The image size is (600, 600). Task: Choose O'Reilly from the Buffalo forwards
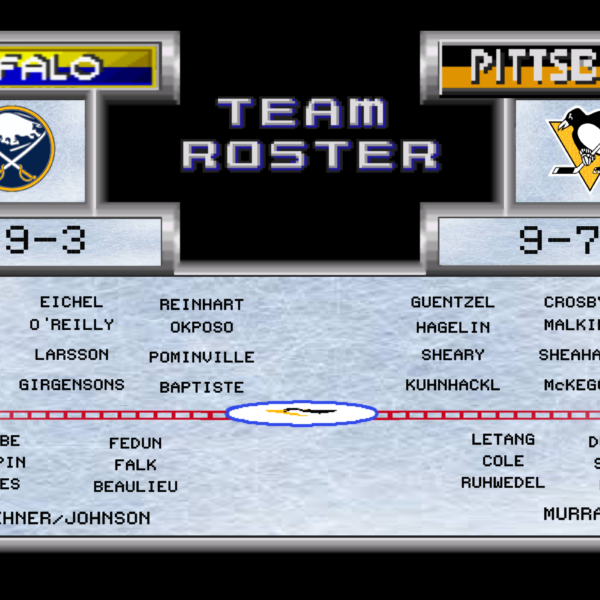click(71, 325)
